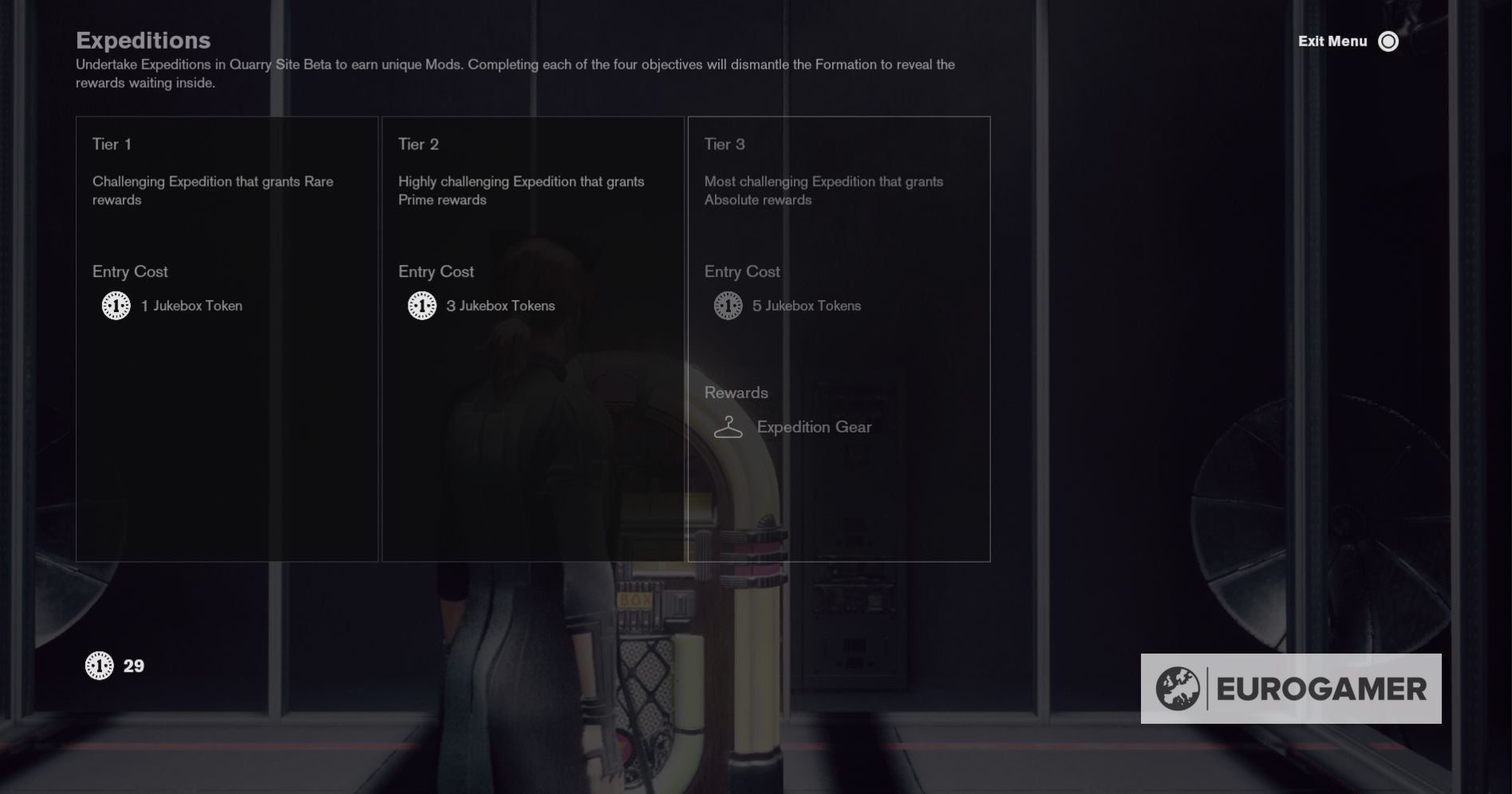Click the Expeditions page heading
1512x794 pixels.
(x=143, y=40)
